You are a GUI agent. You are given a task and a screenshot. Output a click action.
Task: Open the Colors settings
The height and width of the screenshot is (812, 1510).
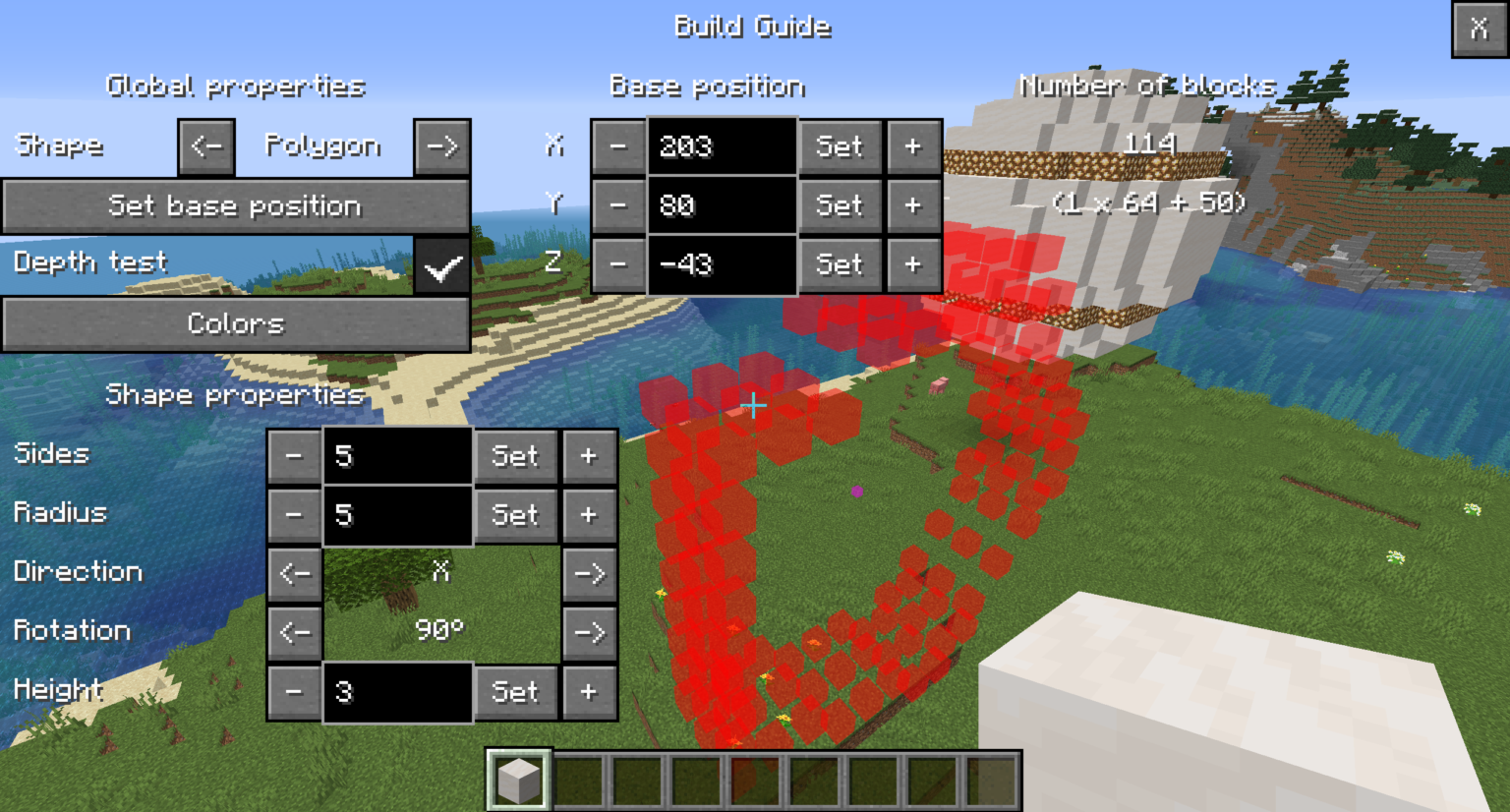(236, 323)
